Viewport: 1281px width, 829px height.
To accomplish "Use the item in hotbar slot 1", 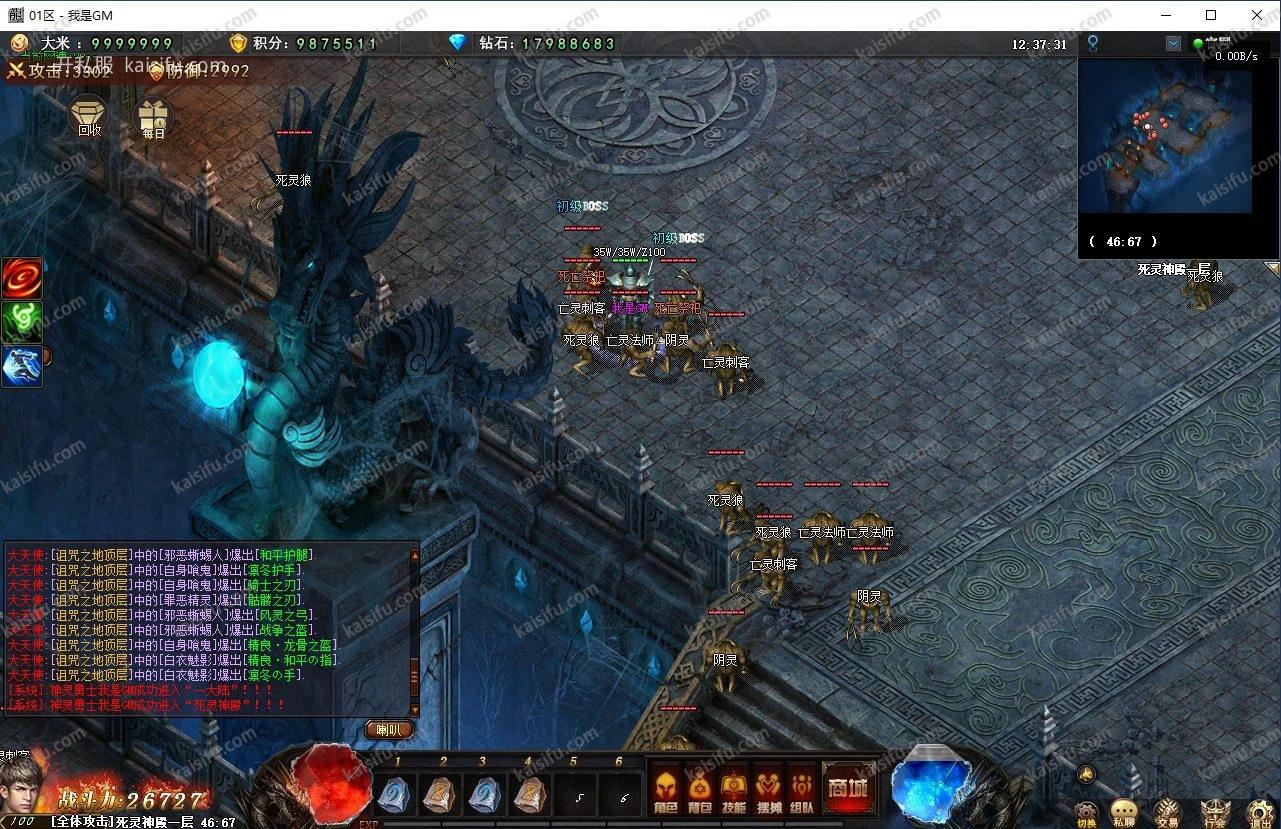I will coord(394,795).
